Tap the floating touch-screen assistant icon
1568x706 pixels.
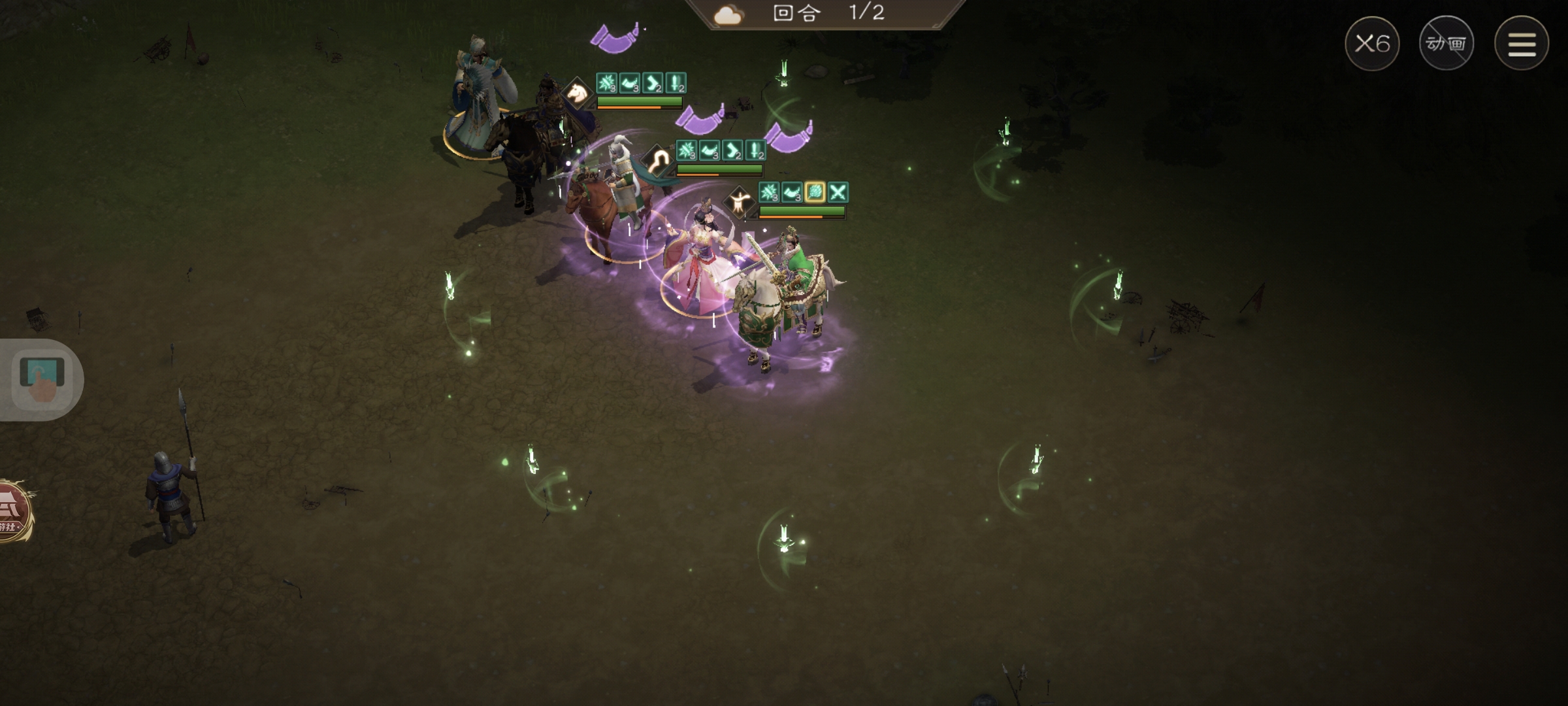click(42, 379)
